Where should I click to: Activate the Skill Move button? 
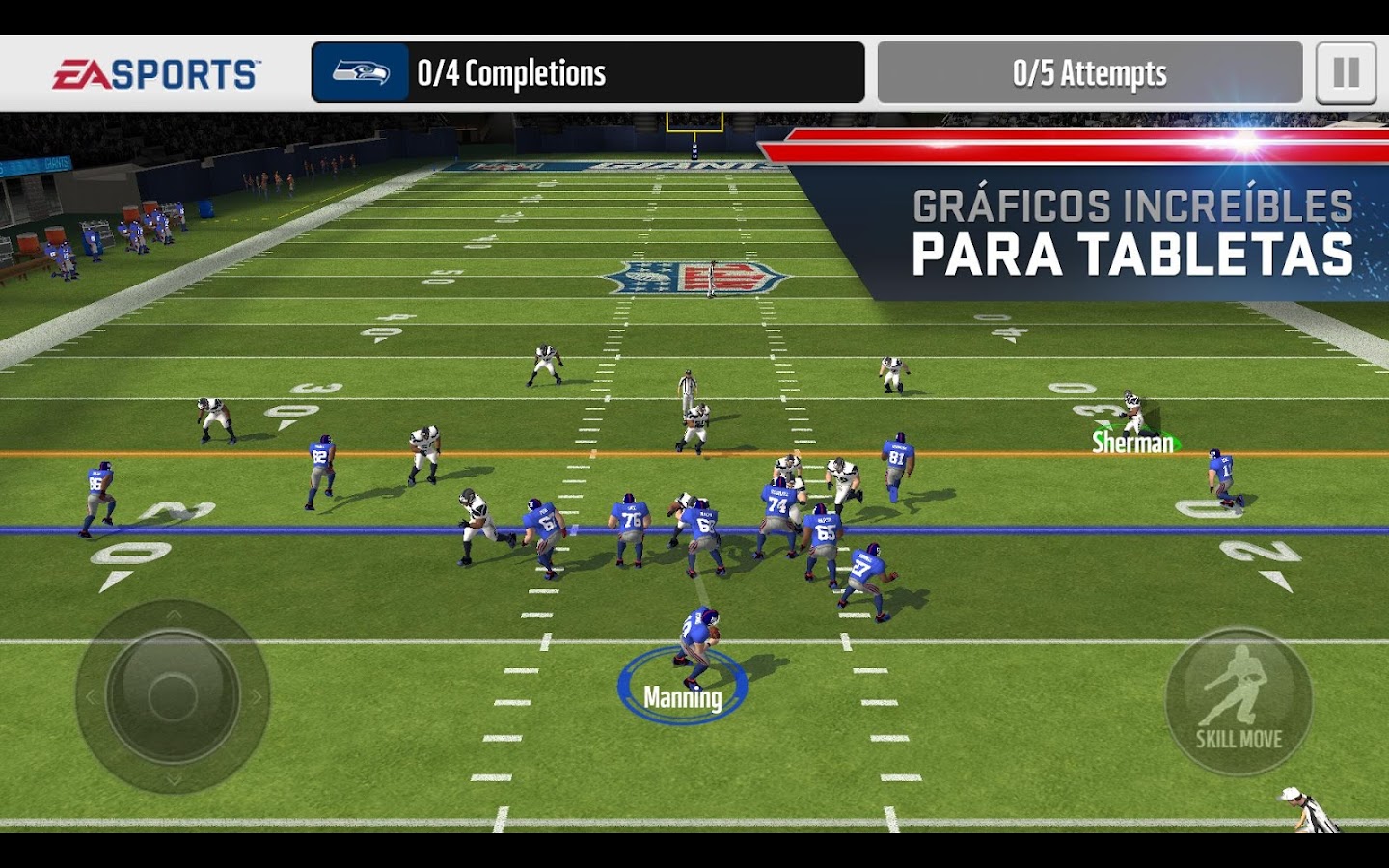1239,701
